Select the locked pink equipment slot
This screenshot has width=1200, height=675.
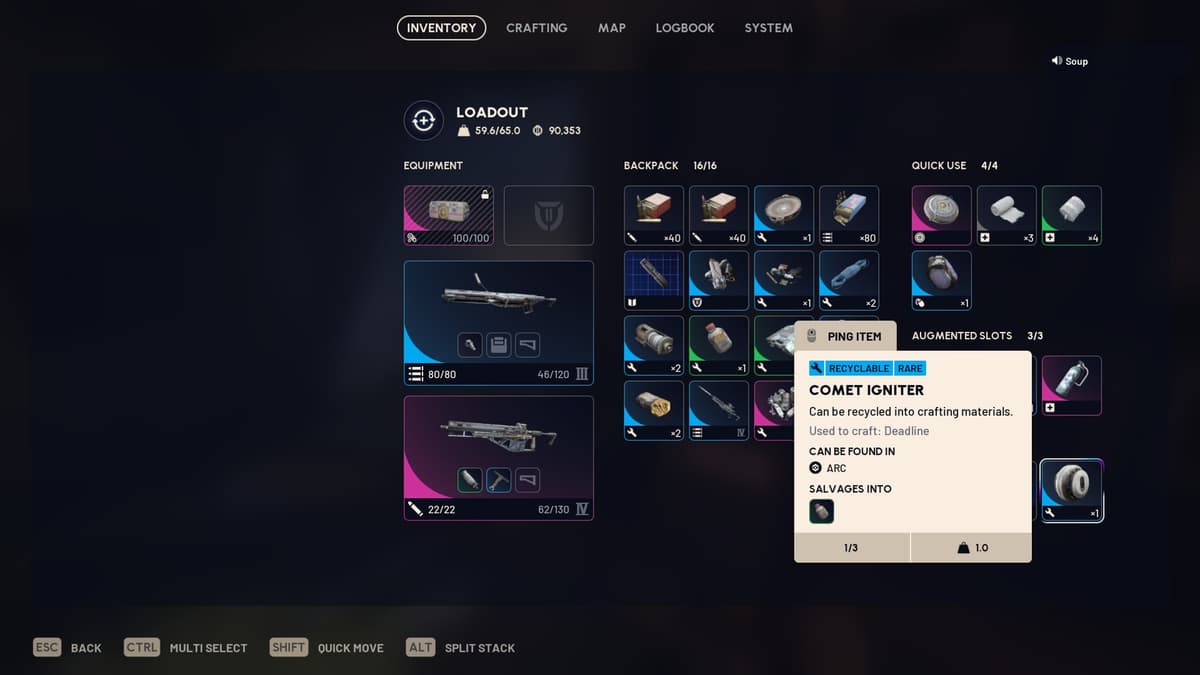click(448, 215)
